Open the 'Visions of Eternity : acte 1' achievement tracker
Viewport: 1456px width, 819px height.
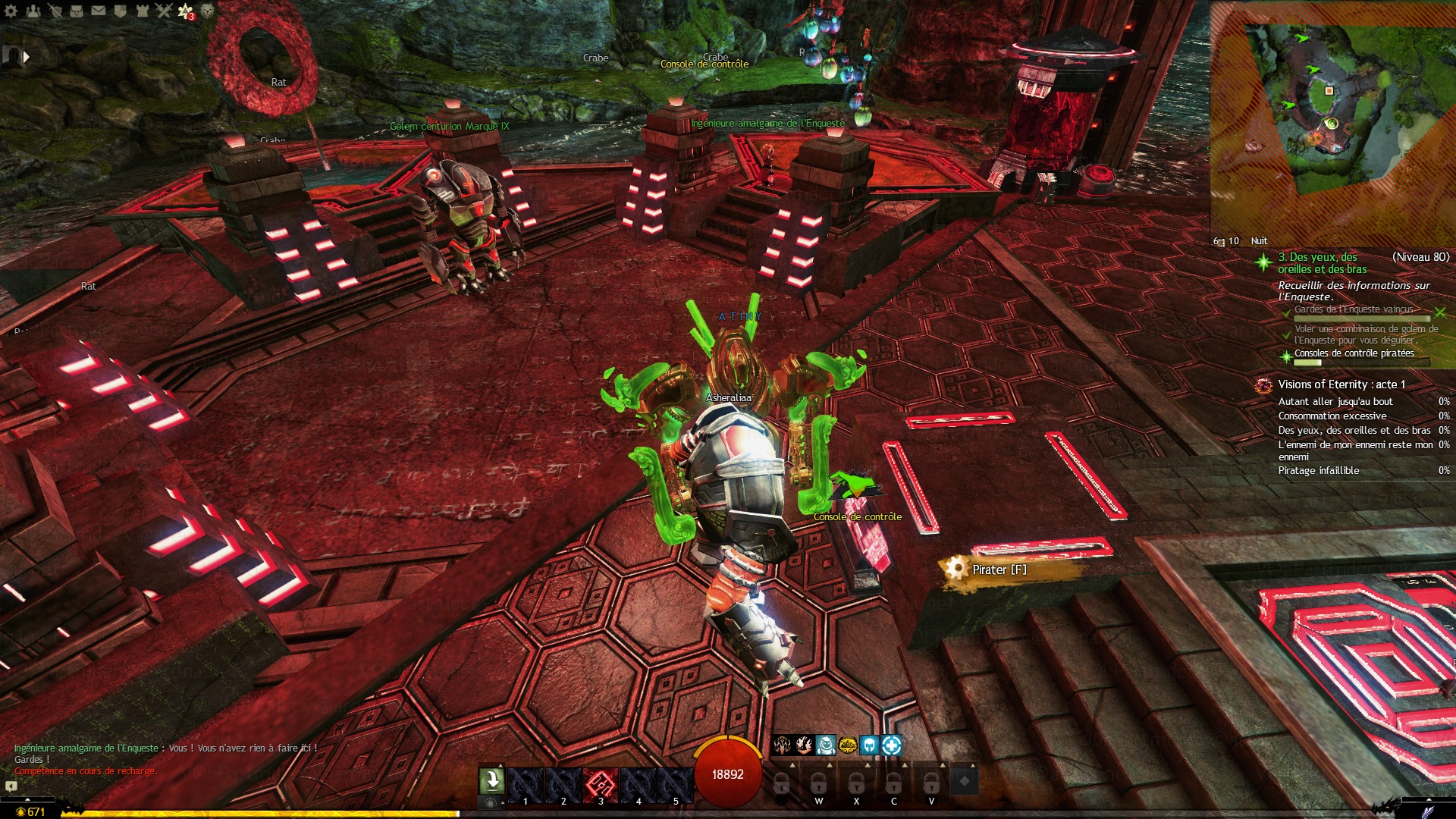click(x=1341, y=384)
